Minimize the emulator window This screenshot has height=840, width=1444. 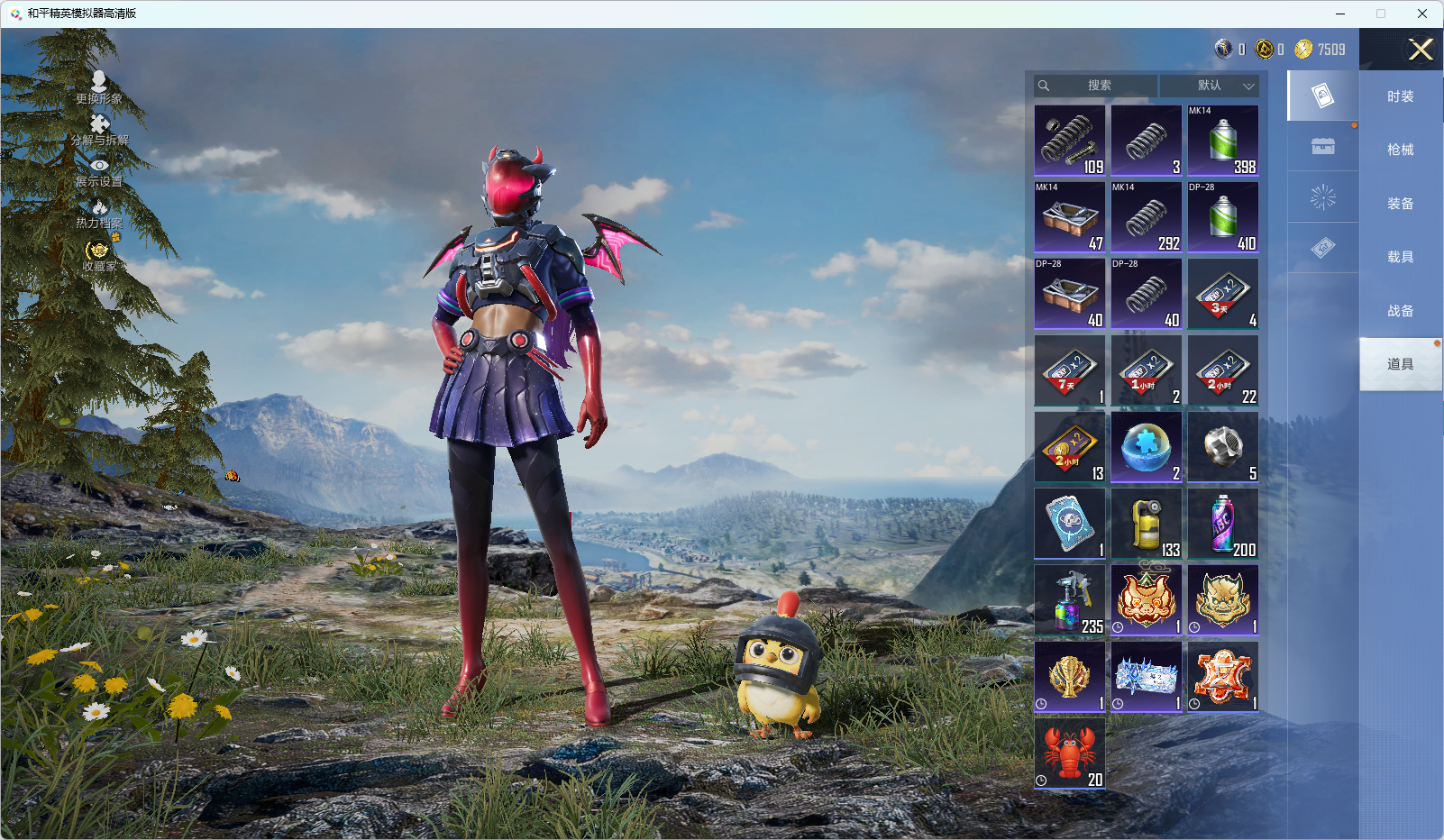(1340, 14)
